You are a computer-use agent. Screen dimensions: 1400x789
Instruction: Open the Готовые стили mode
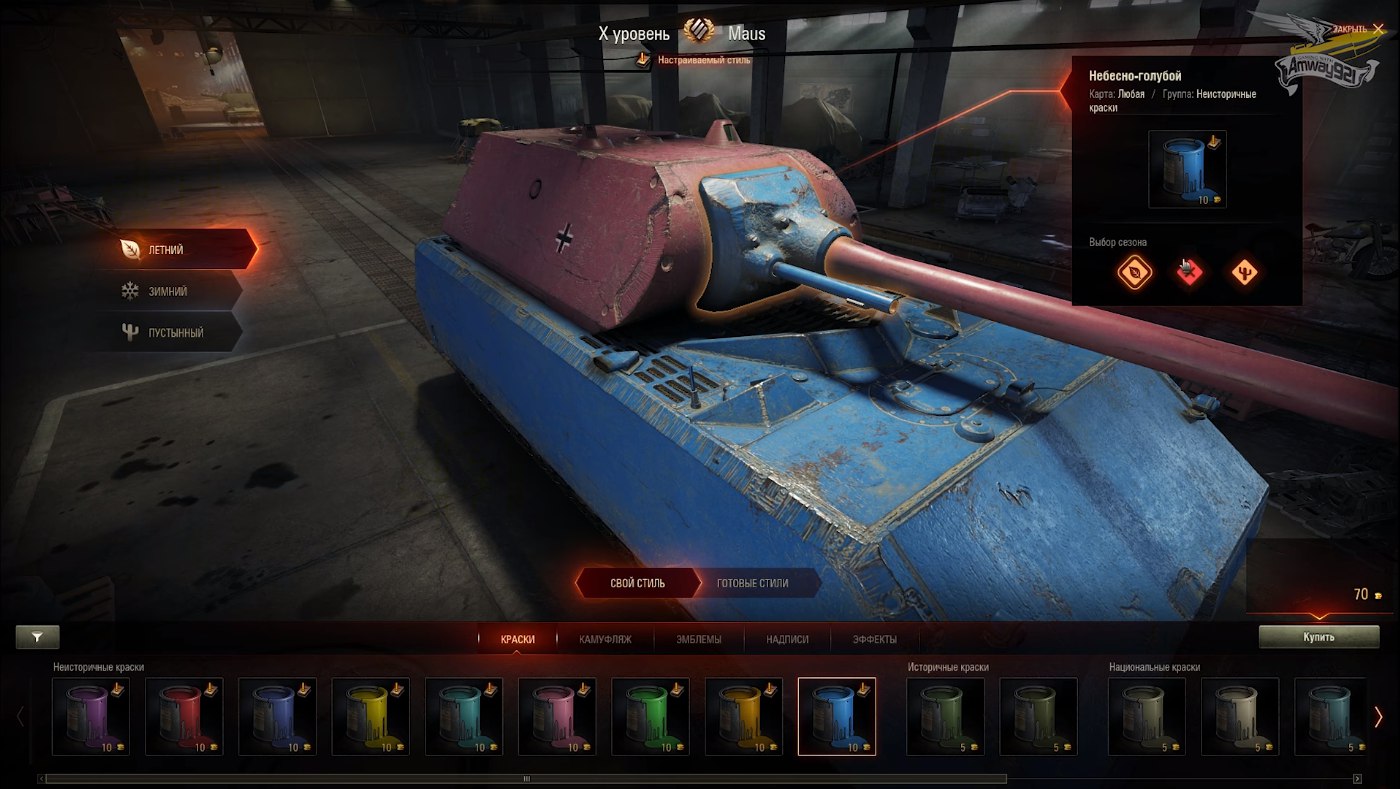752,583
